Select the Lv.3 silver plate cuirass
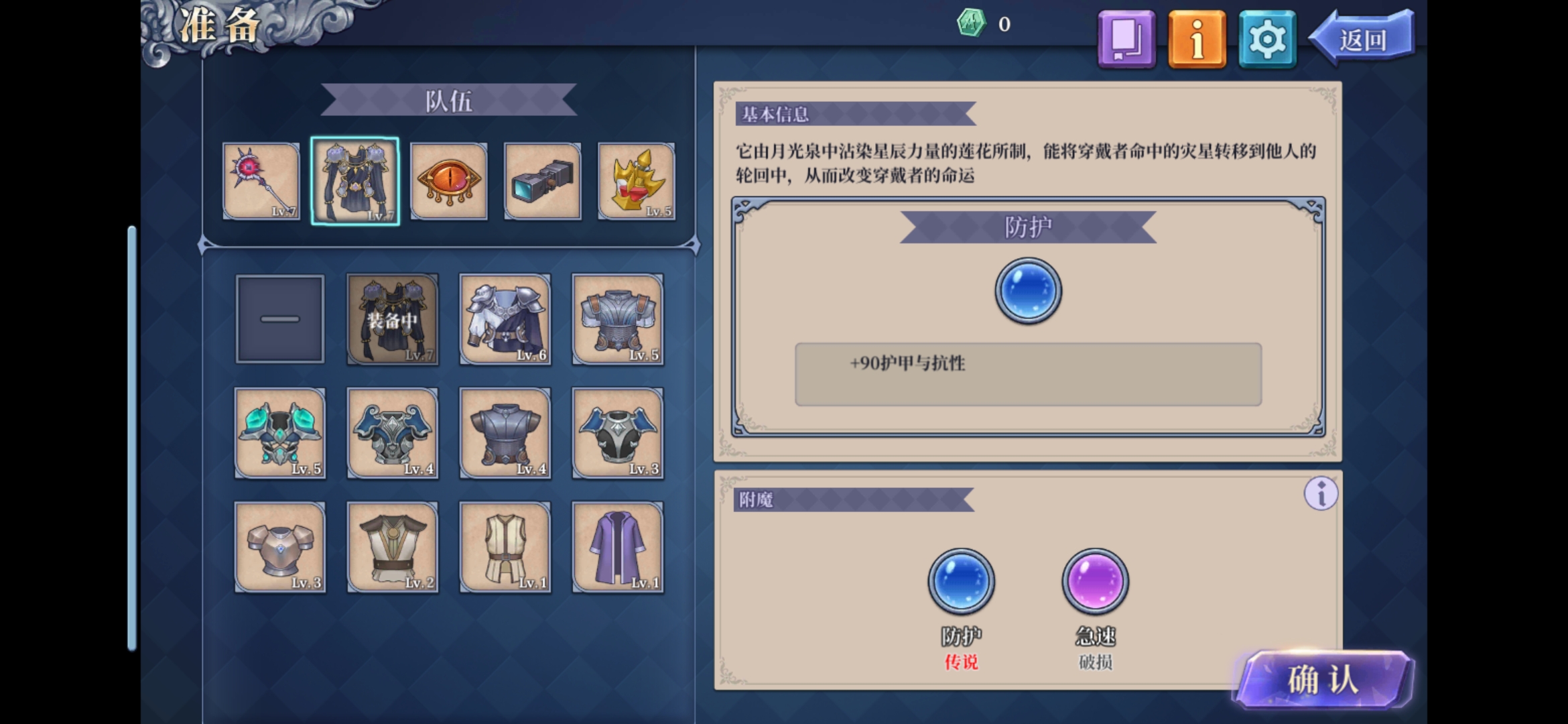This screenshot has width=1568, height=724. (280, 547)
